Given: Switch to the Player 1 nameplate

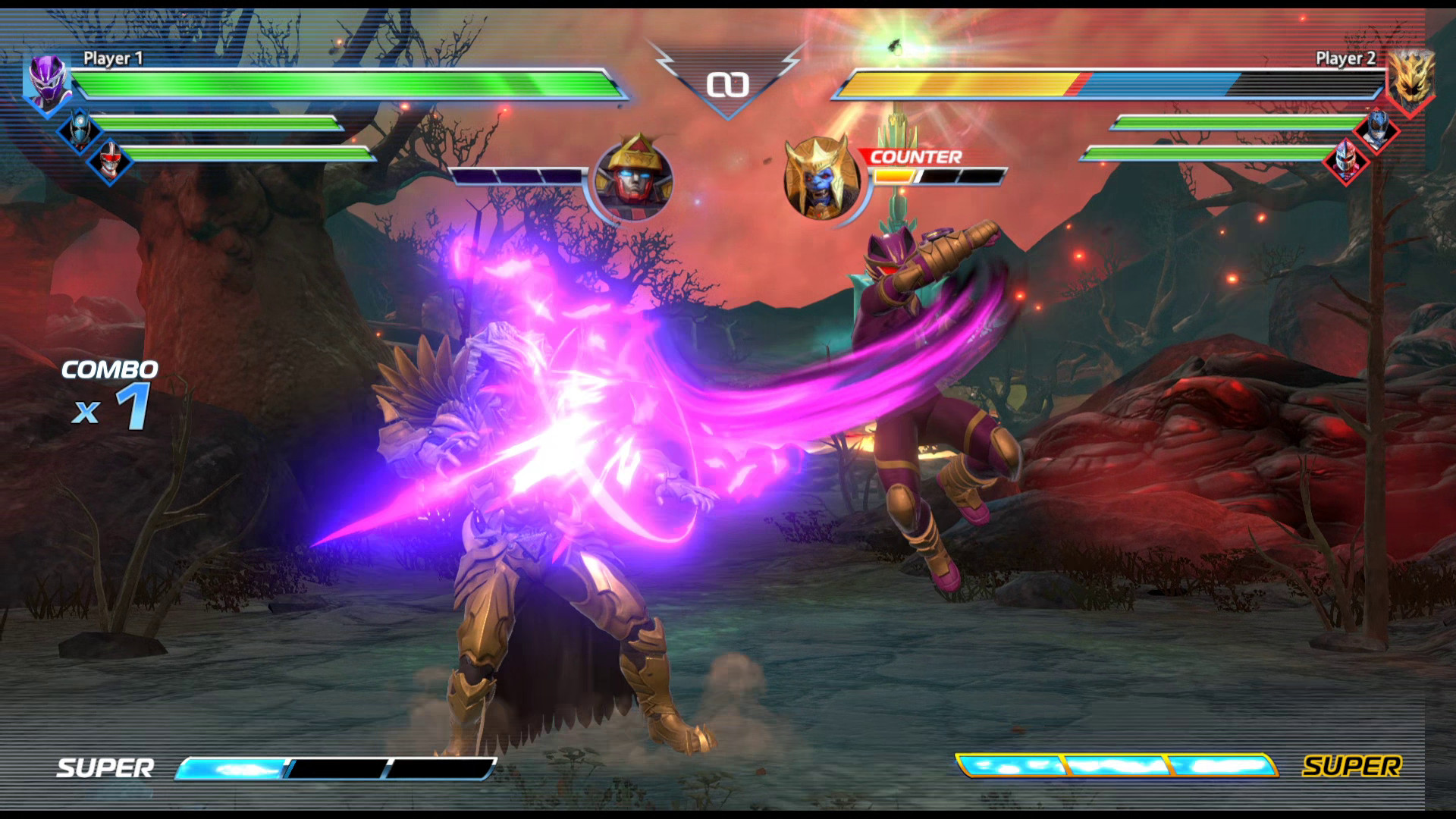Looking at the screenshot, I should tap(114, 57).
